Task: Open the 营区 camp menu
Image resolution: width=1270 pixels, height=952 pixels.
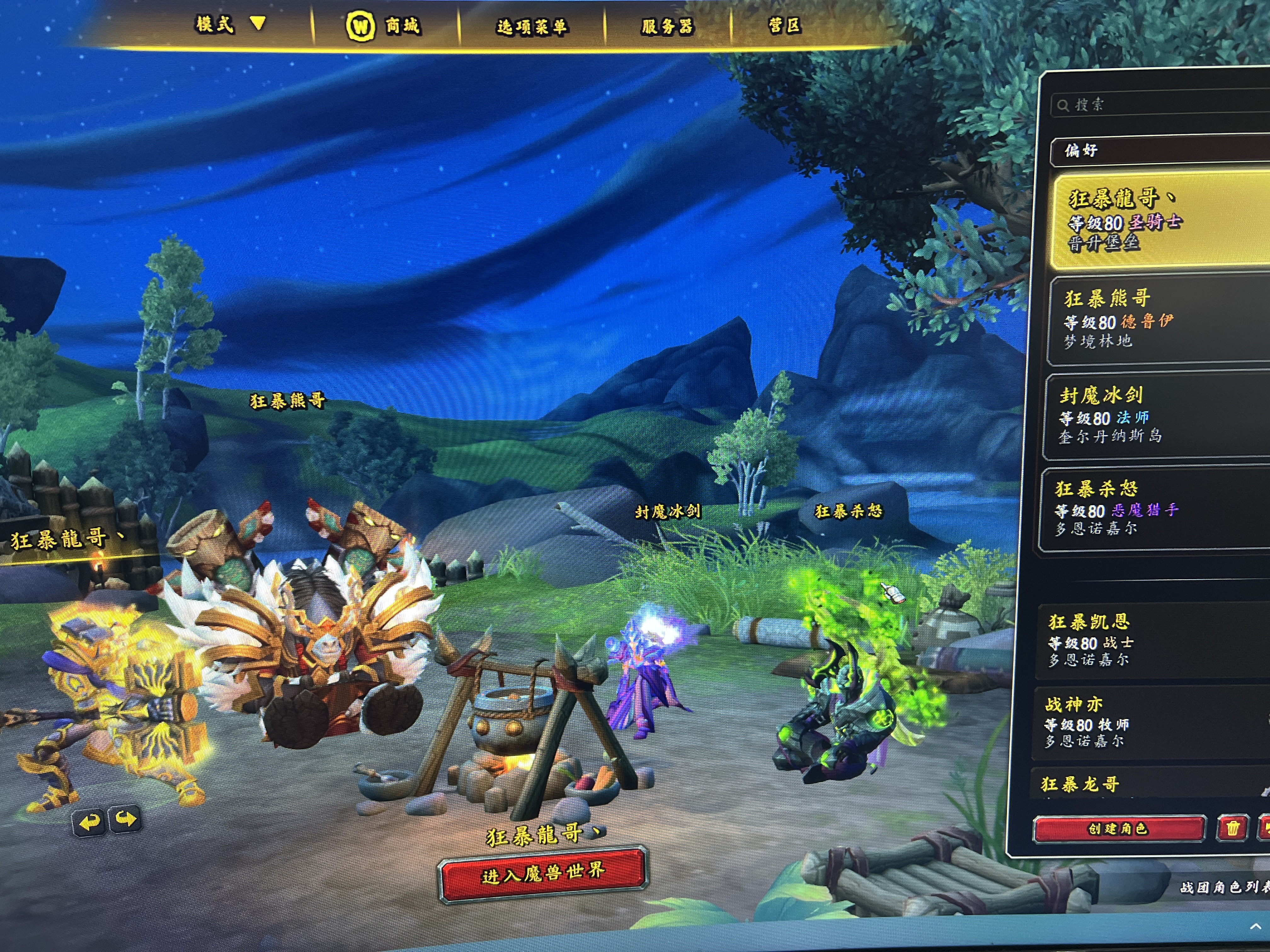Action: click(784, 25)
